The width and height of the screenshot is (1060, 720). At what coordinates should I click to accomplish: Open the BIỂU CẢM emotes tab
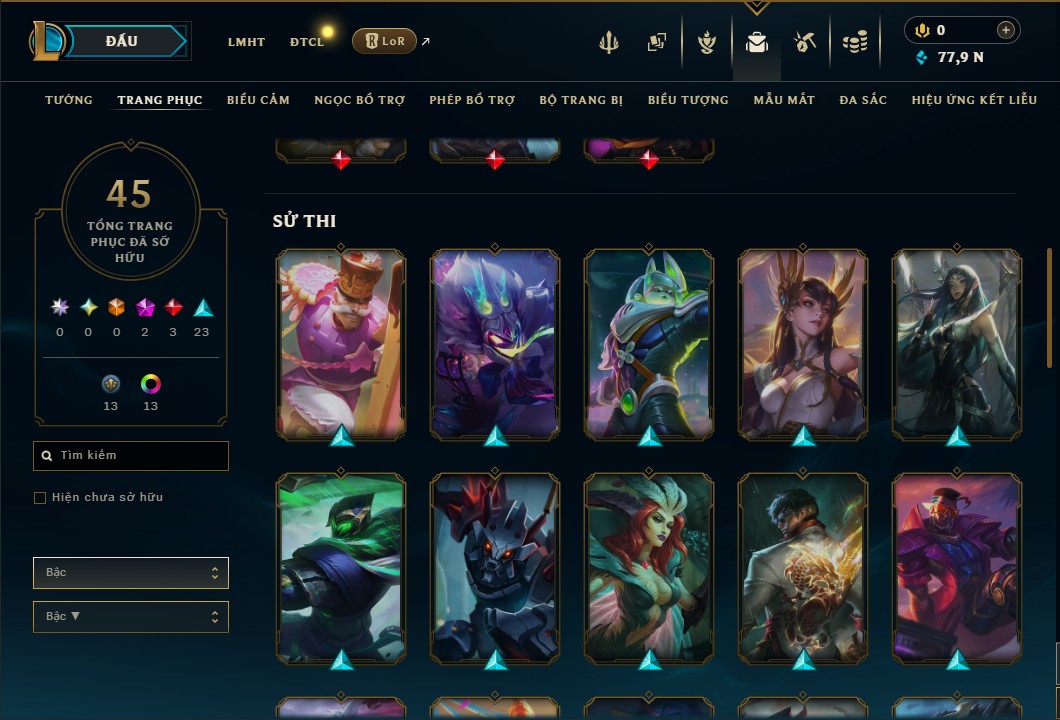258,100
